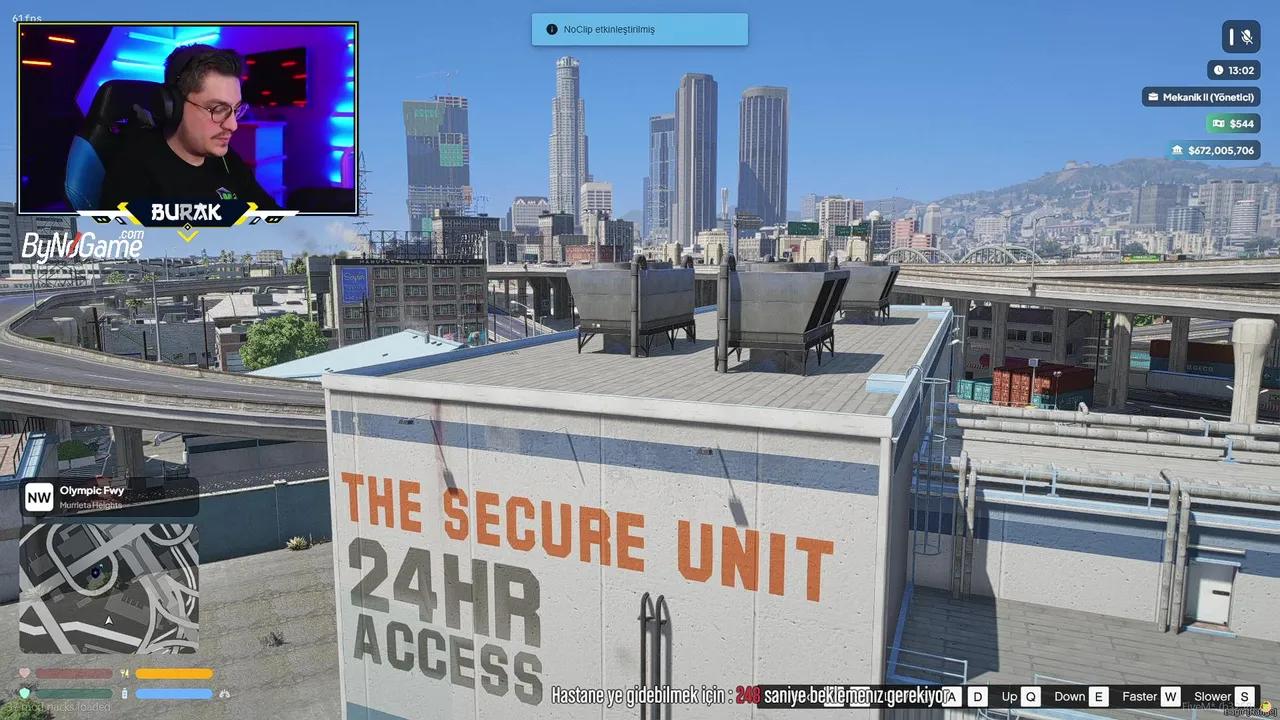
Task: Select the voice range indicator bar
Action: [1232, 37]
